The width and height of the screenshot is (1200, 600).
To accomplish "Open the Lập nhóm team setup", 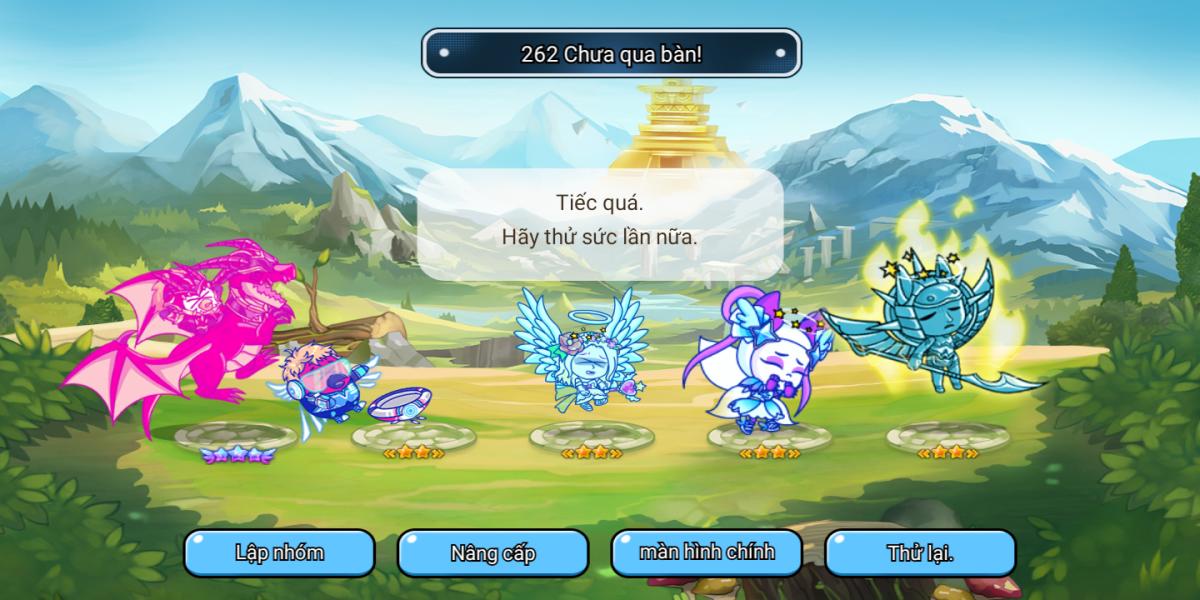I will 279,553.
